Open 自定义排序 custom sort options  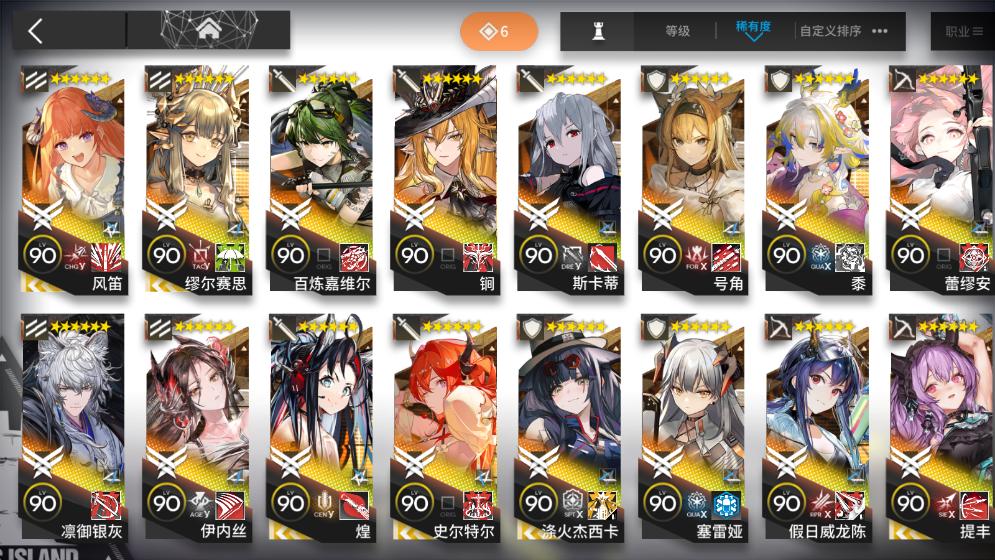coord(843,32)
